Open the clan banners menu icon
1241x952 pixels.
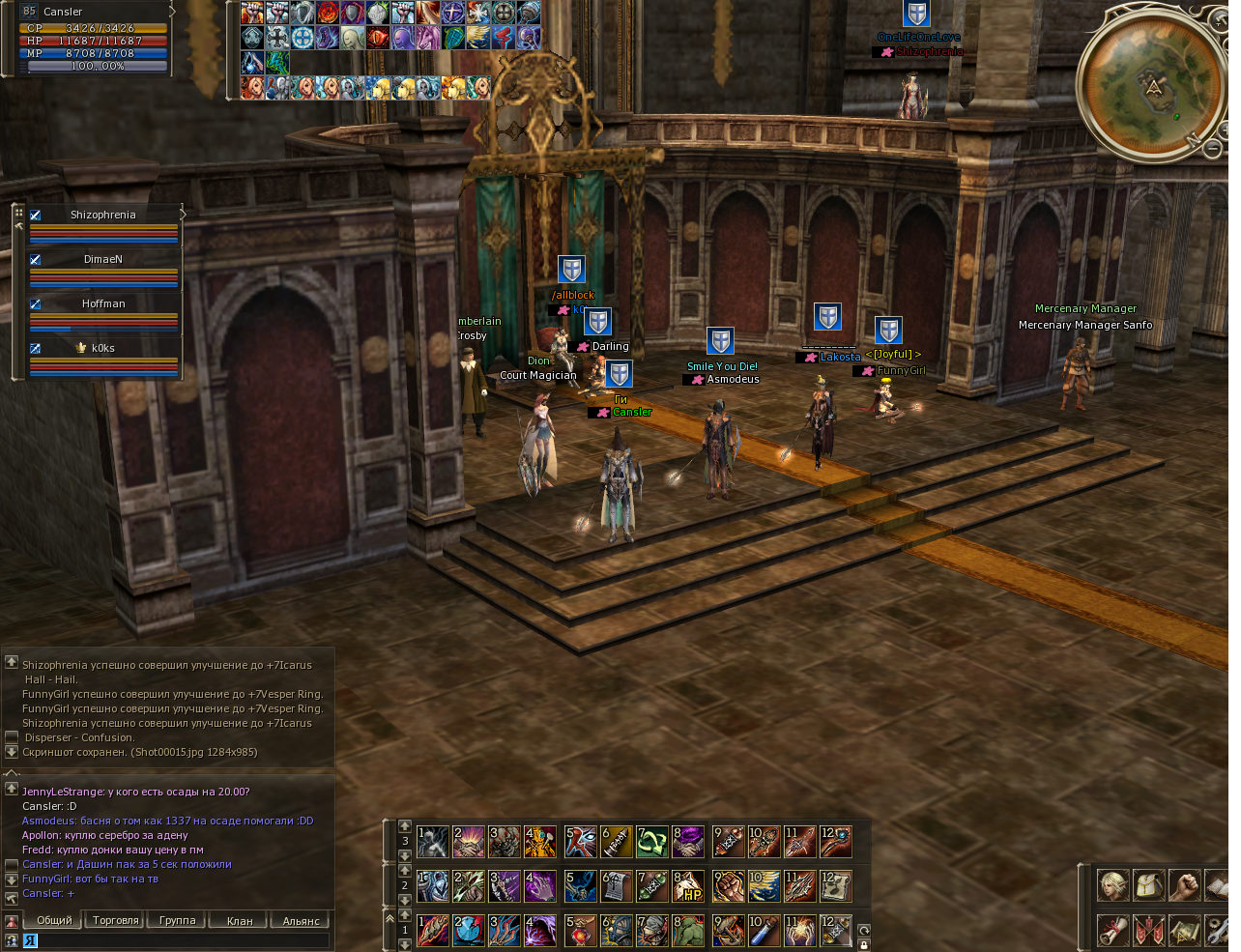(1148, 931)
